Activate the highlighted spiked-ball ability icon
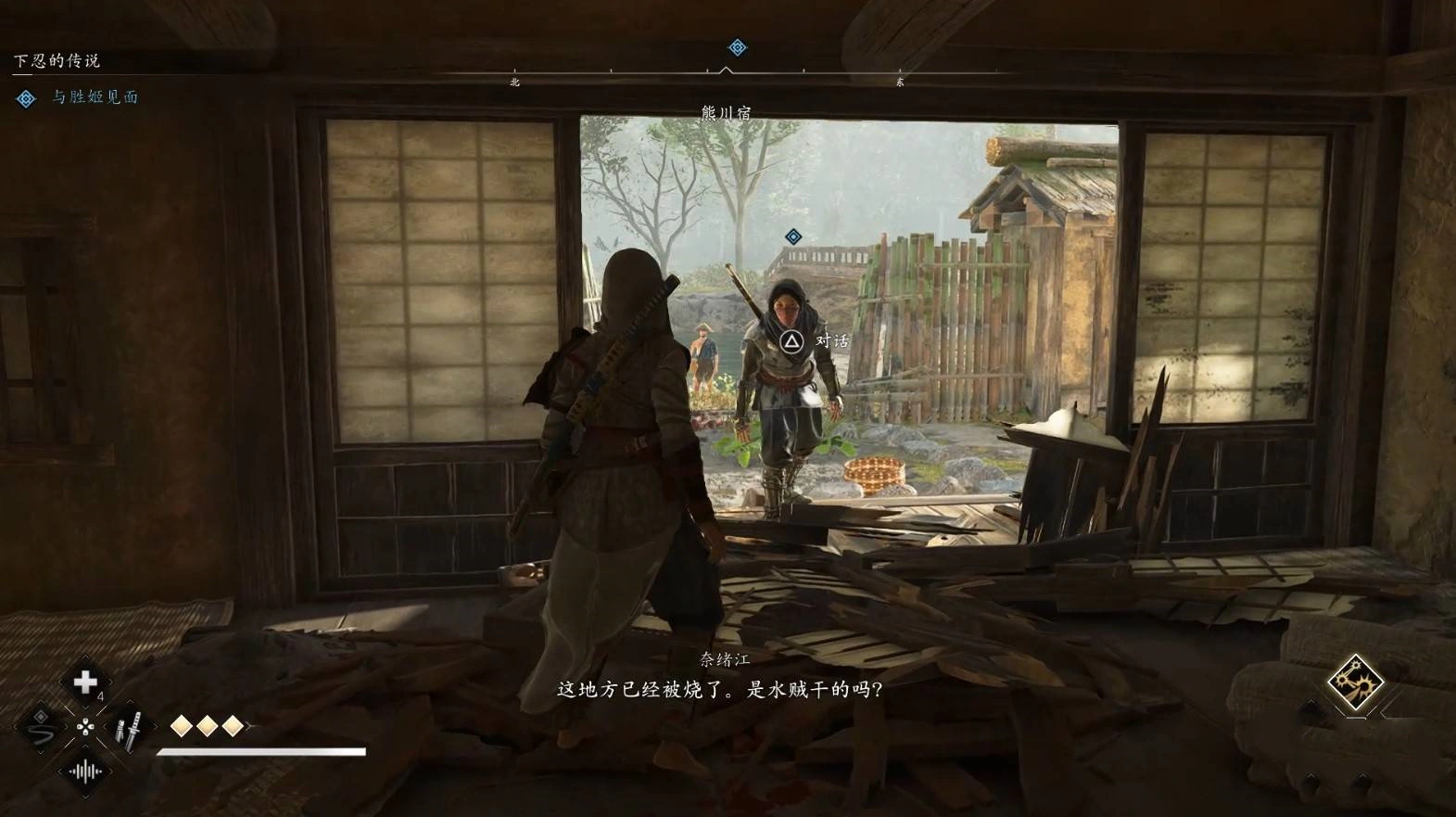 pos(1355,683)
